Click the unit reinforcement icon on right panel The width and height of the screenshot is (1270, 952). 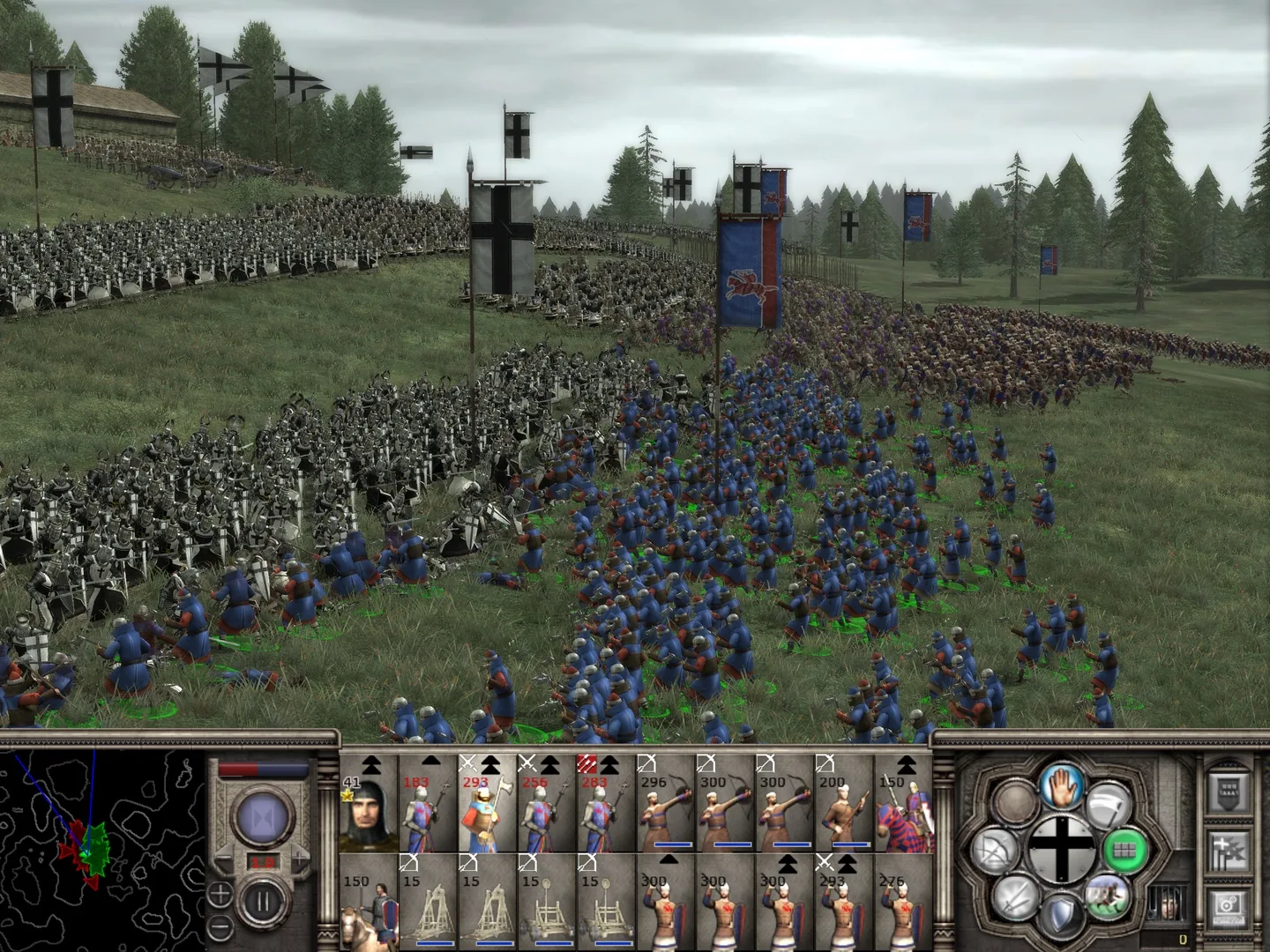coord(1229,850)
